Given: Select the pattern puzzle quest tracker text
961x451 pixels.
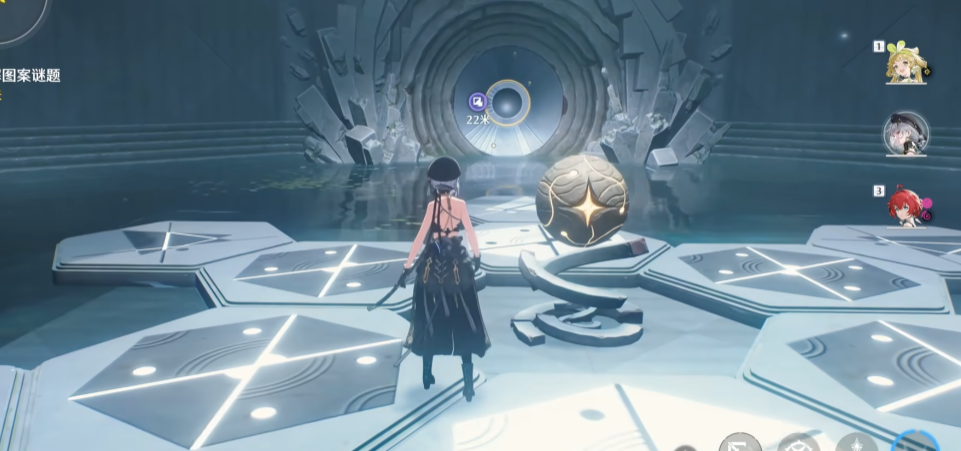Looking at the screenshot, I should click(30, 76).
